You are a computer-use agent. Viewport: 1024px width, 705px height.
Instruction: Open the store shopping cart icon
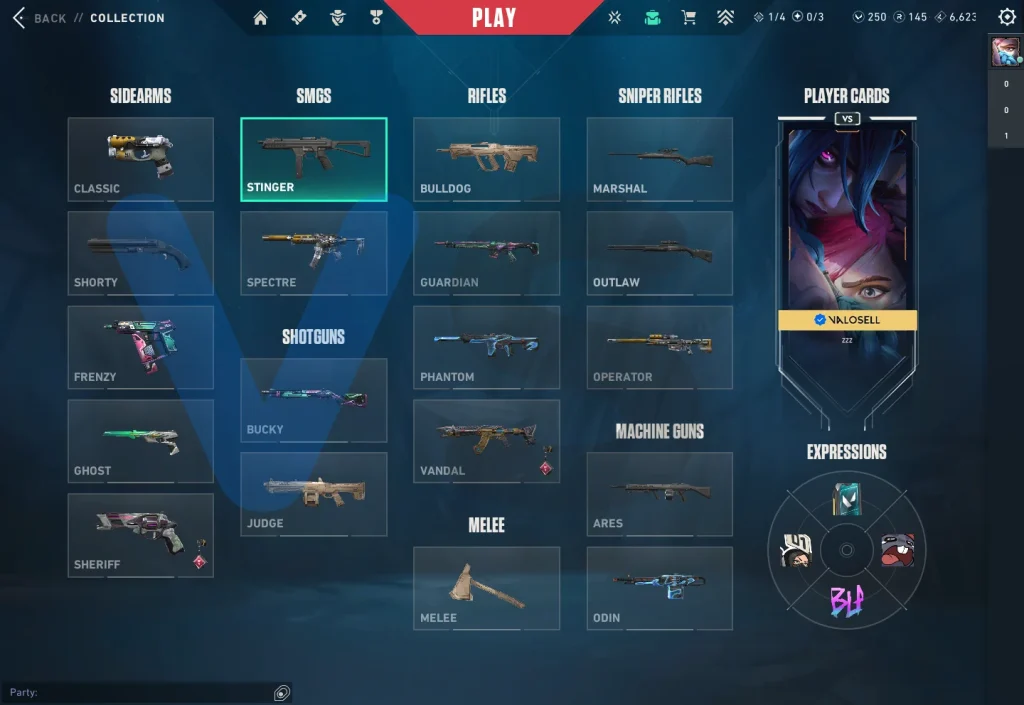(x=688, y=18)
